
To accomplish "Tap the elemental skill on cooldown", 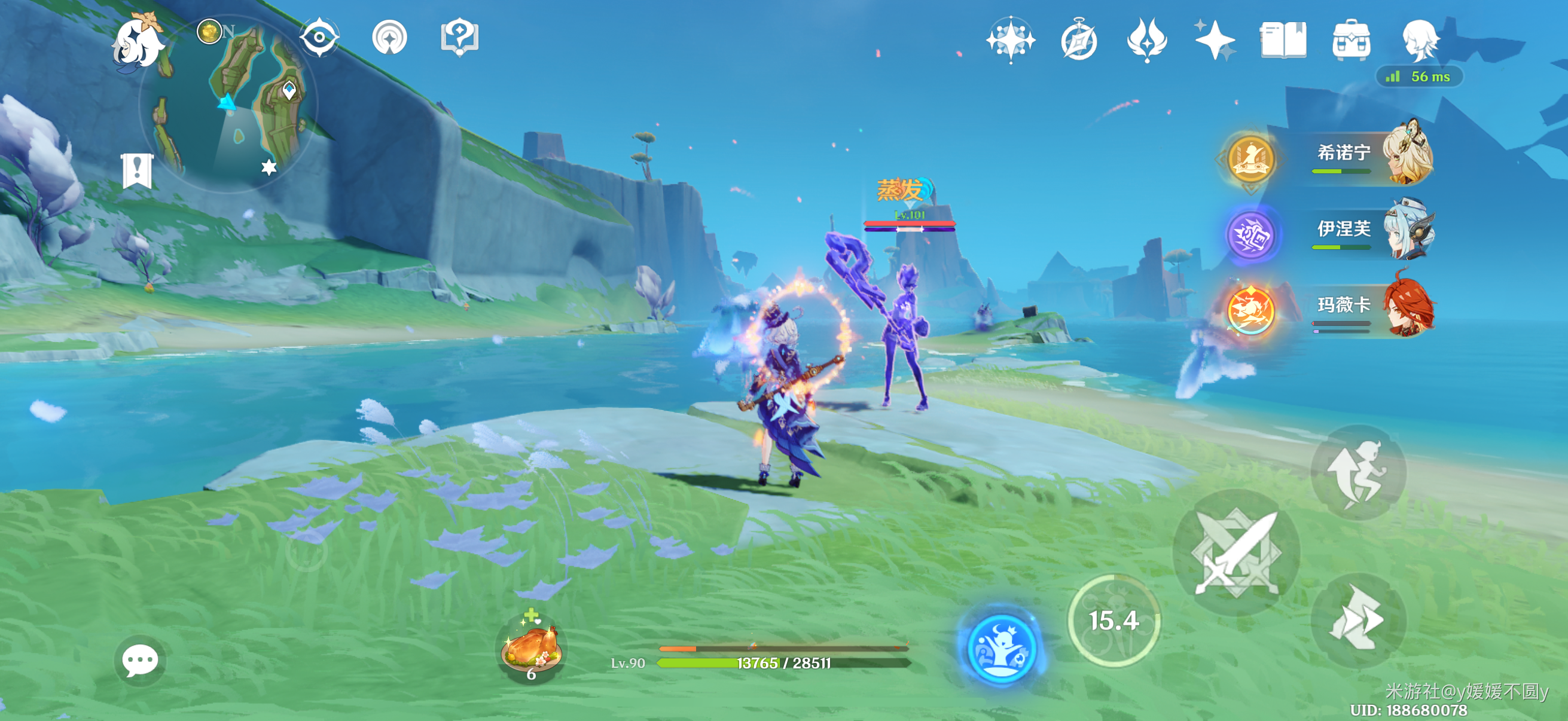I will [x=1114, y=621].
